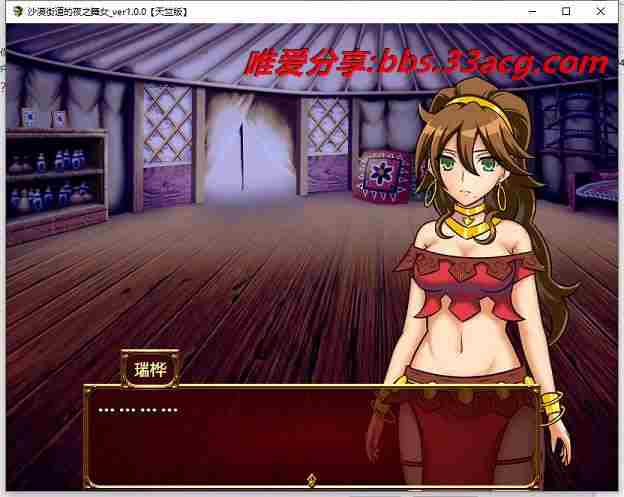The image size is (624, 497).
Task: Close the game window
Action: pyautogui.click(x=601, y=11)
